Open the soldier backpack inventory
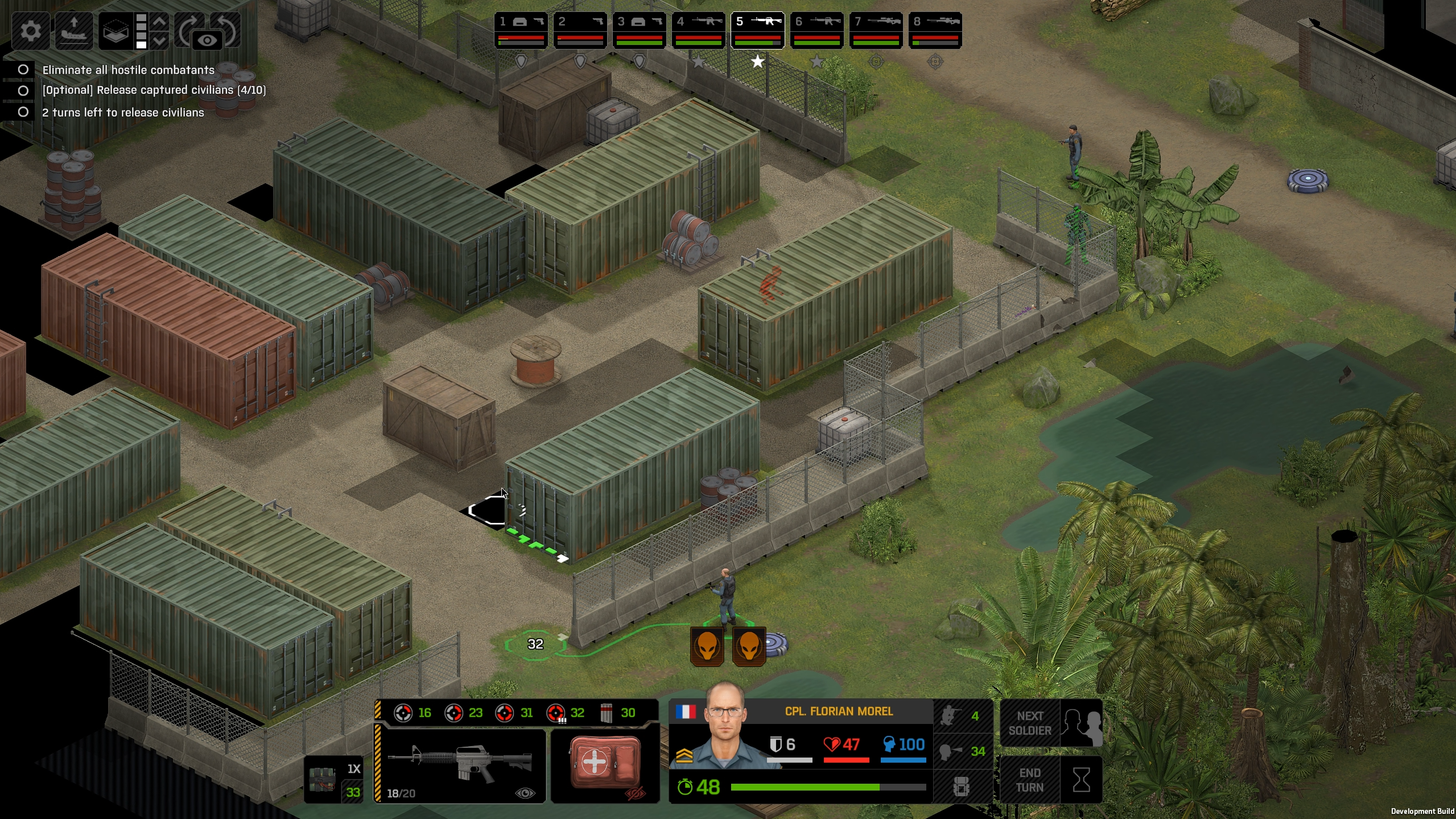Viewport: 1456px width, 819px height. [x=962, y=787]
